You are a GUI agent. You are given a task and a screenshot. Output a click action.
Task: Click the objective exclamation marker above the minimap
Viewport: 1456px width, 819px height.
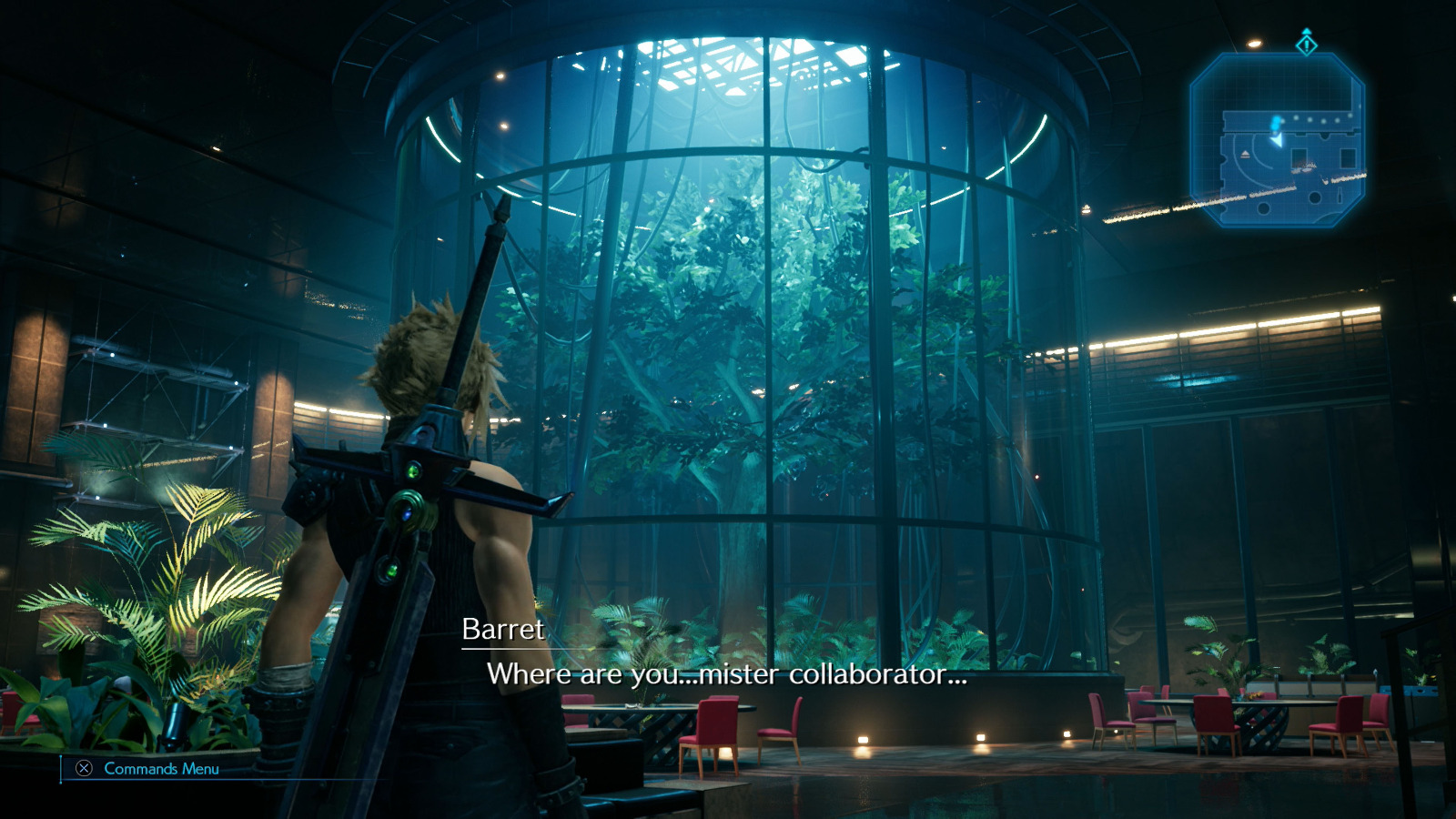1306,45
